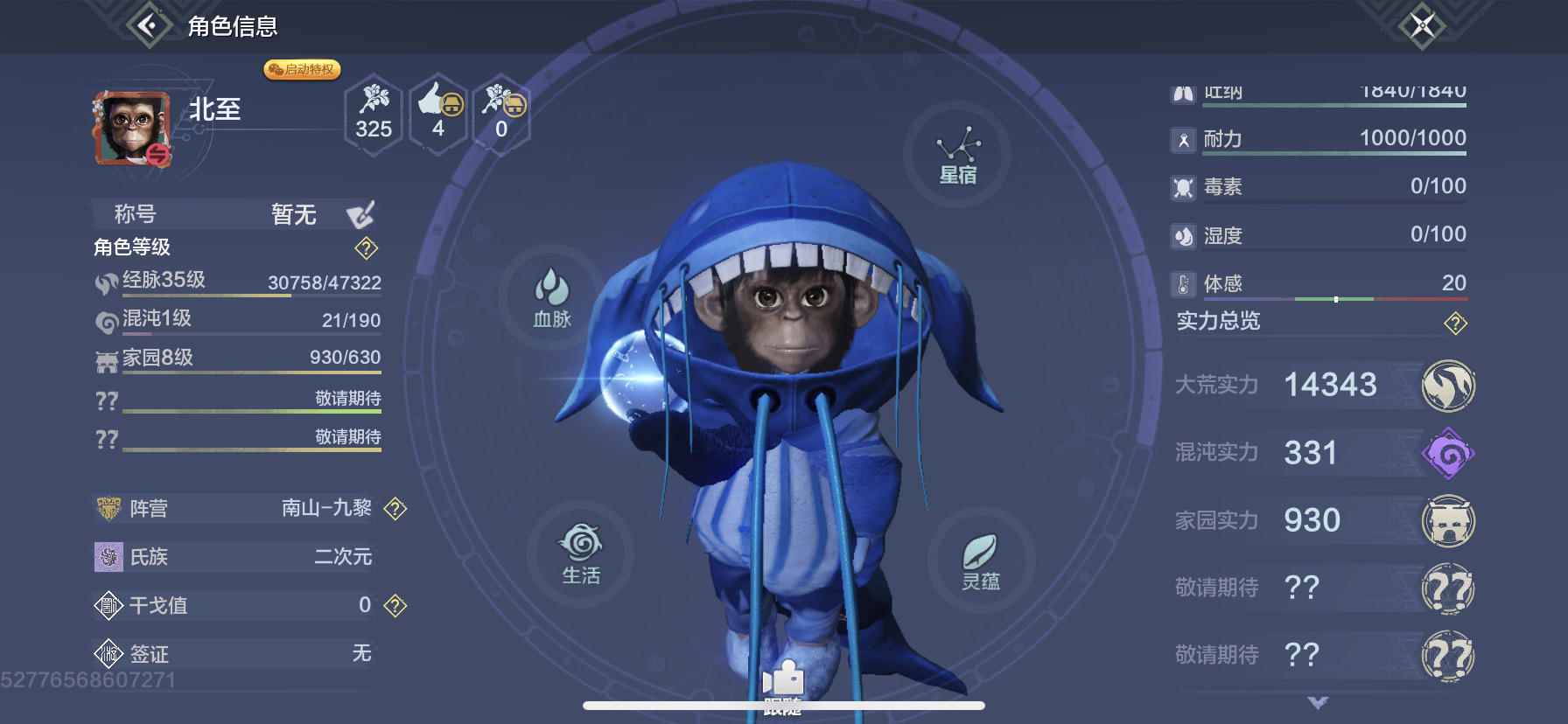Click the purple 混沌实力 emblem
Image resolution: width=1568 pixels, height=724 pixels.
(1450, 452)
